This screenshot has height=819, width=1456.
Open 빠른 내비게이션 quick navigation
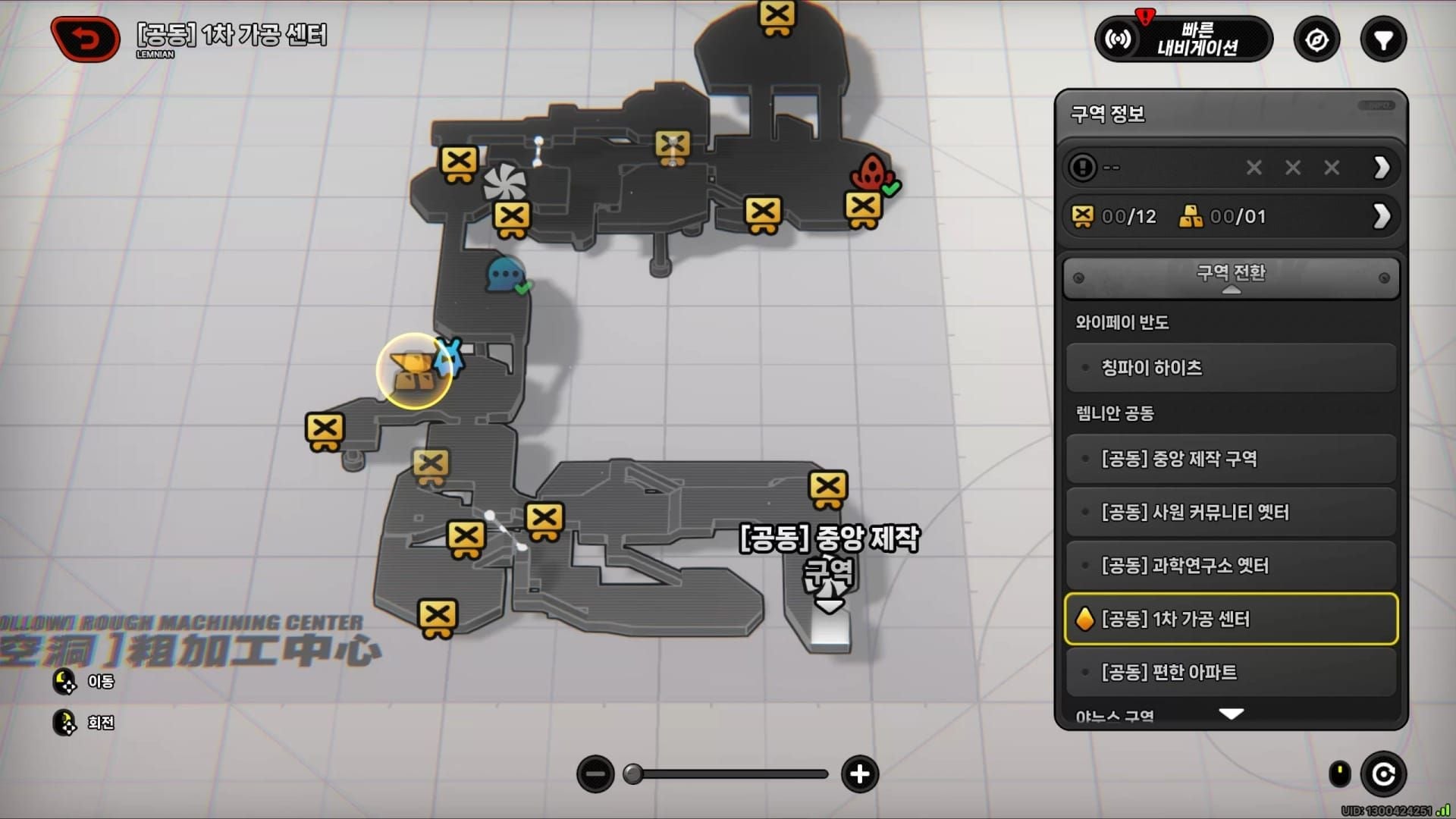point(1183,39)
